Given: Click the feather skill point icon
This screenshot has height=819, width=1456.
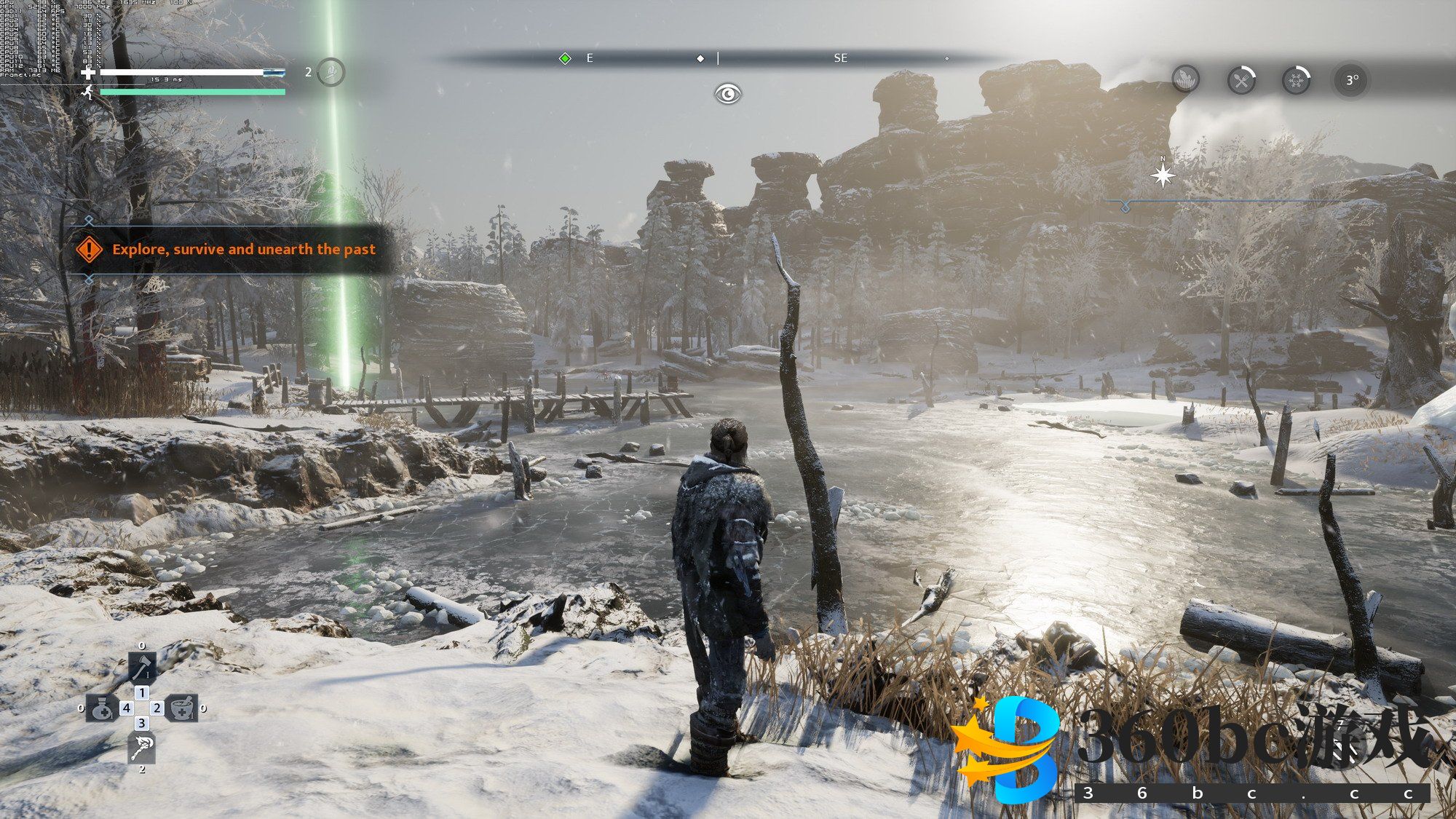Looking at the screenshot, I should click(331, 72).
